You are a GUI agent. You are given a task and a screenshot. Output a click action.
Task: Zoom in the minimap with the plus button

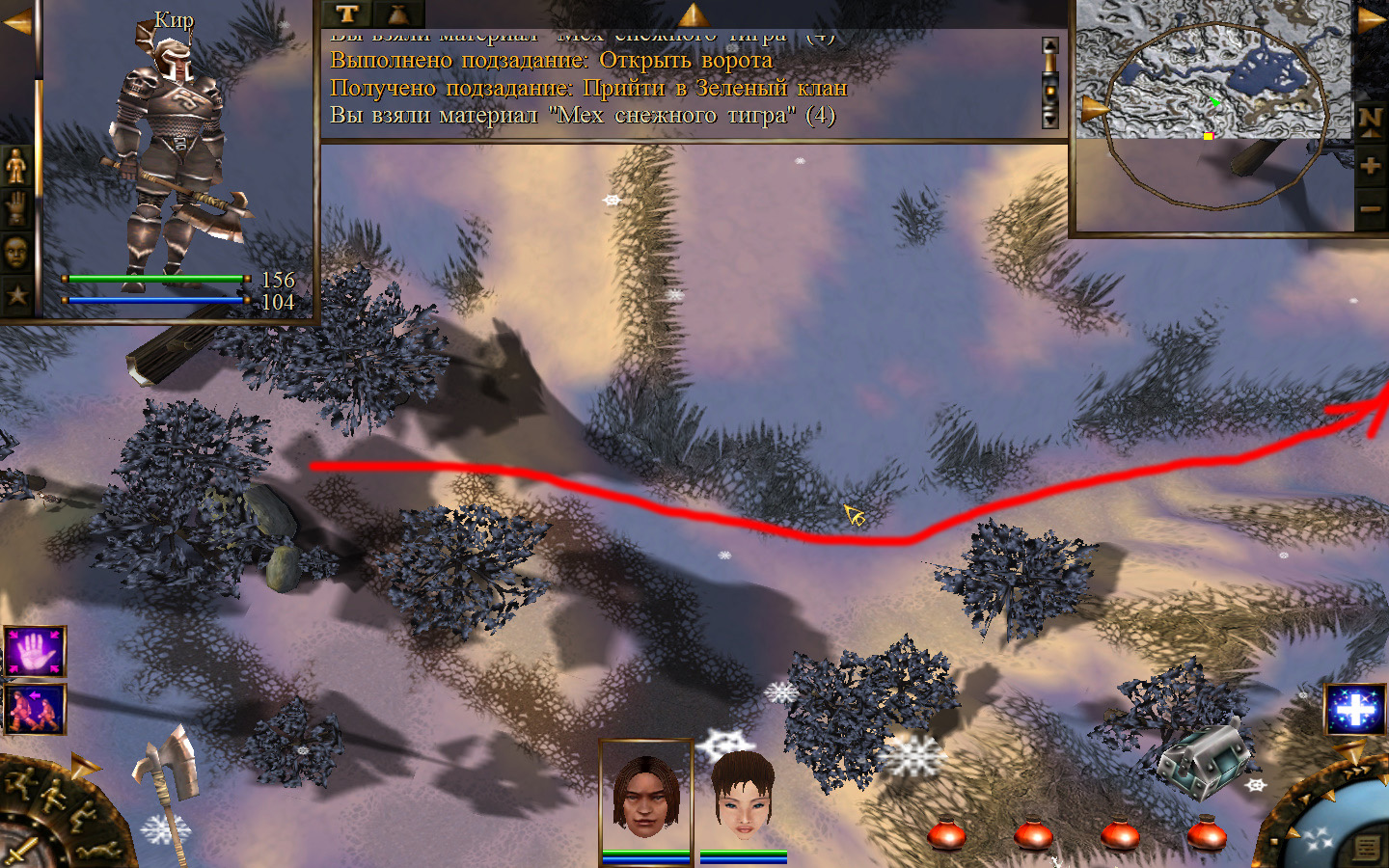coord(1370,166)
